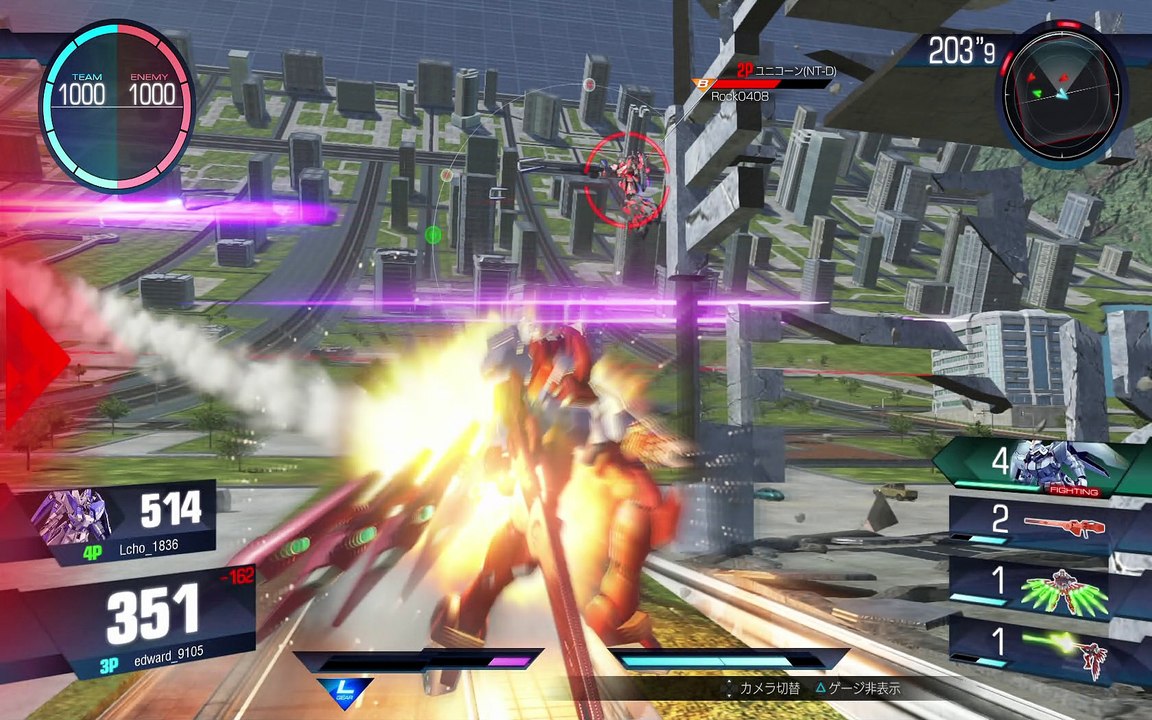Click the circular radar minimap

click(x=1061, y=95)
